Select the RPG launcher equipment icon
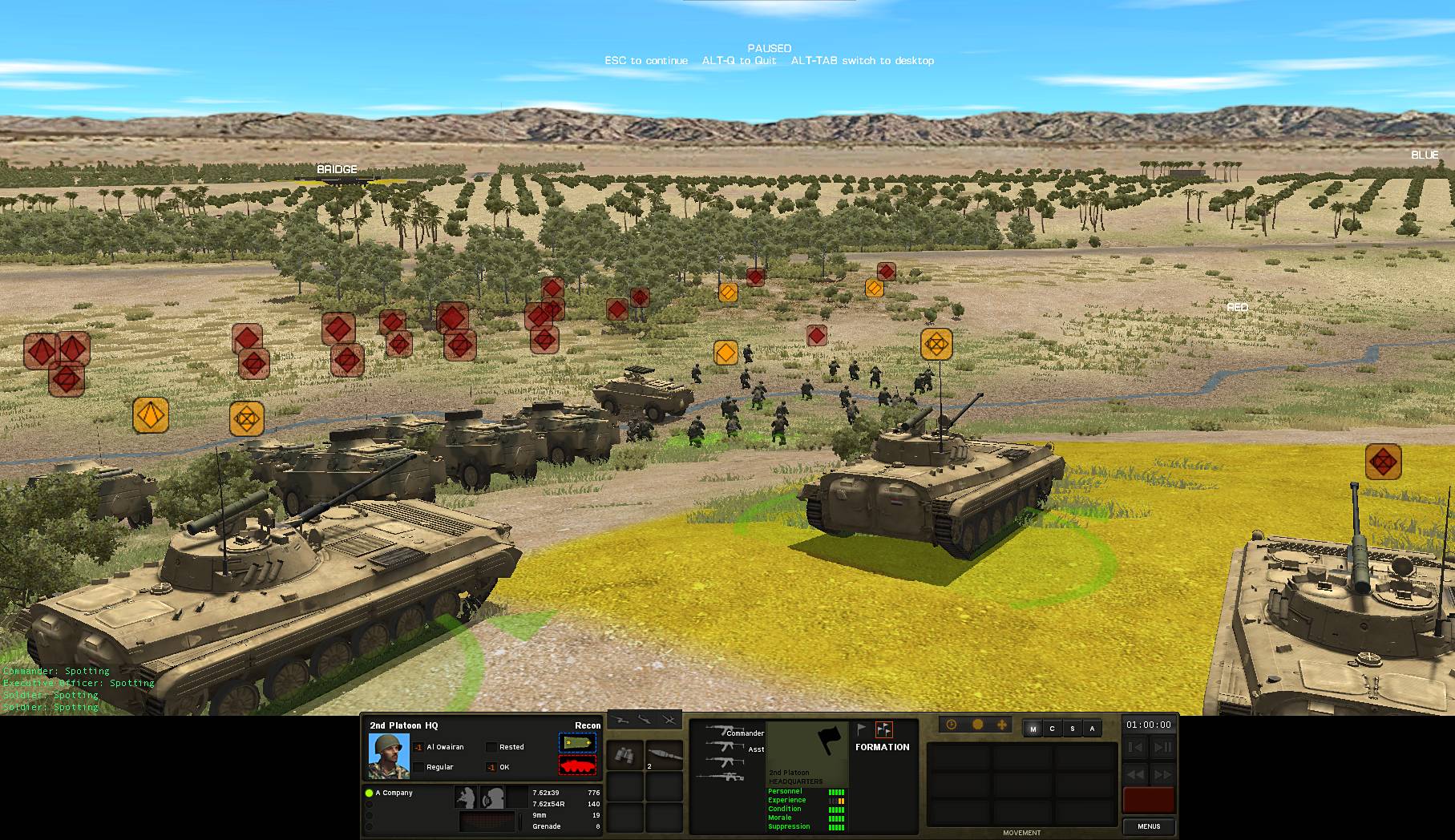Image resolution: width=1455 pixels, height=840 pixels. tap(664, 754)
